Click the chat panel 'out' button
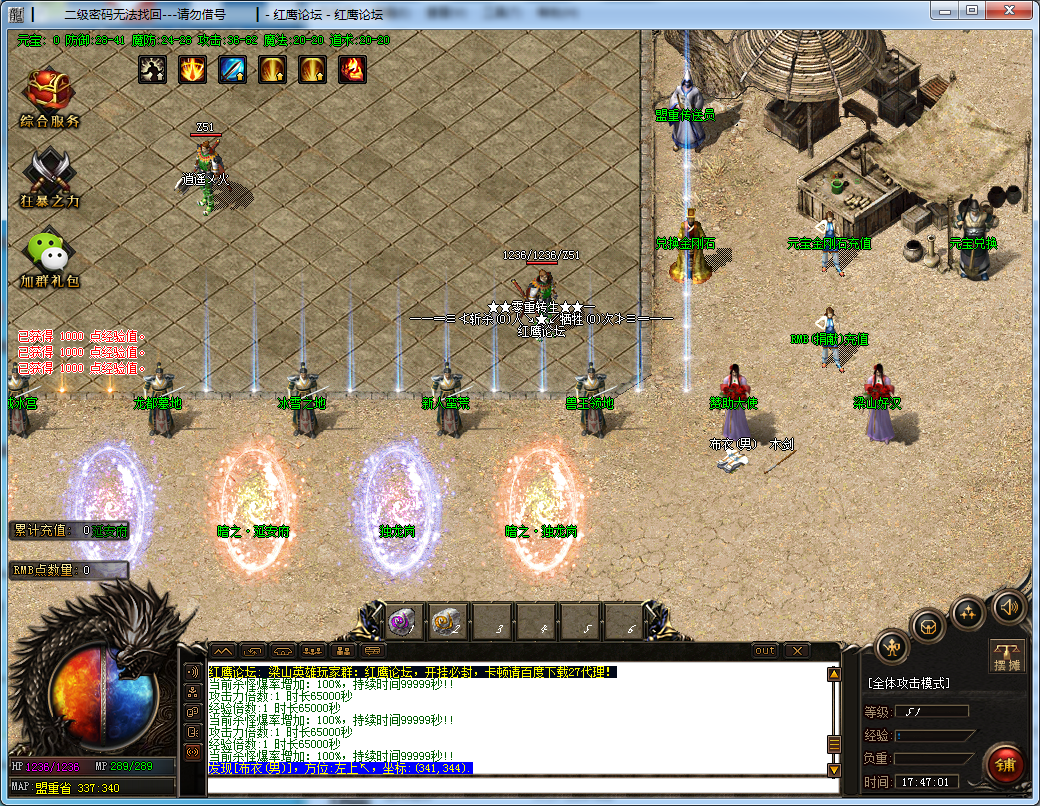This screenshot has width=1040, height=806. tap(764, 651)
